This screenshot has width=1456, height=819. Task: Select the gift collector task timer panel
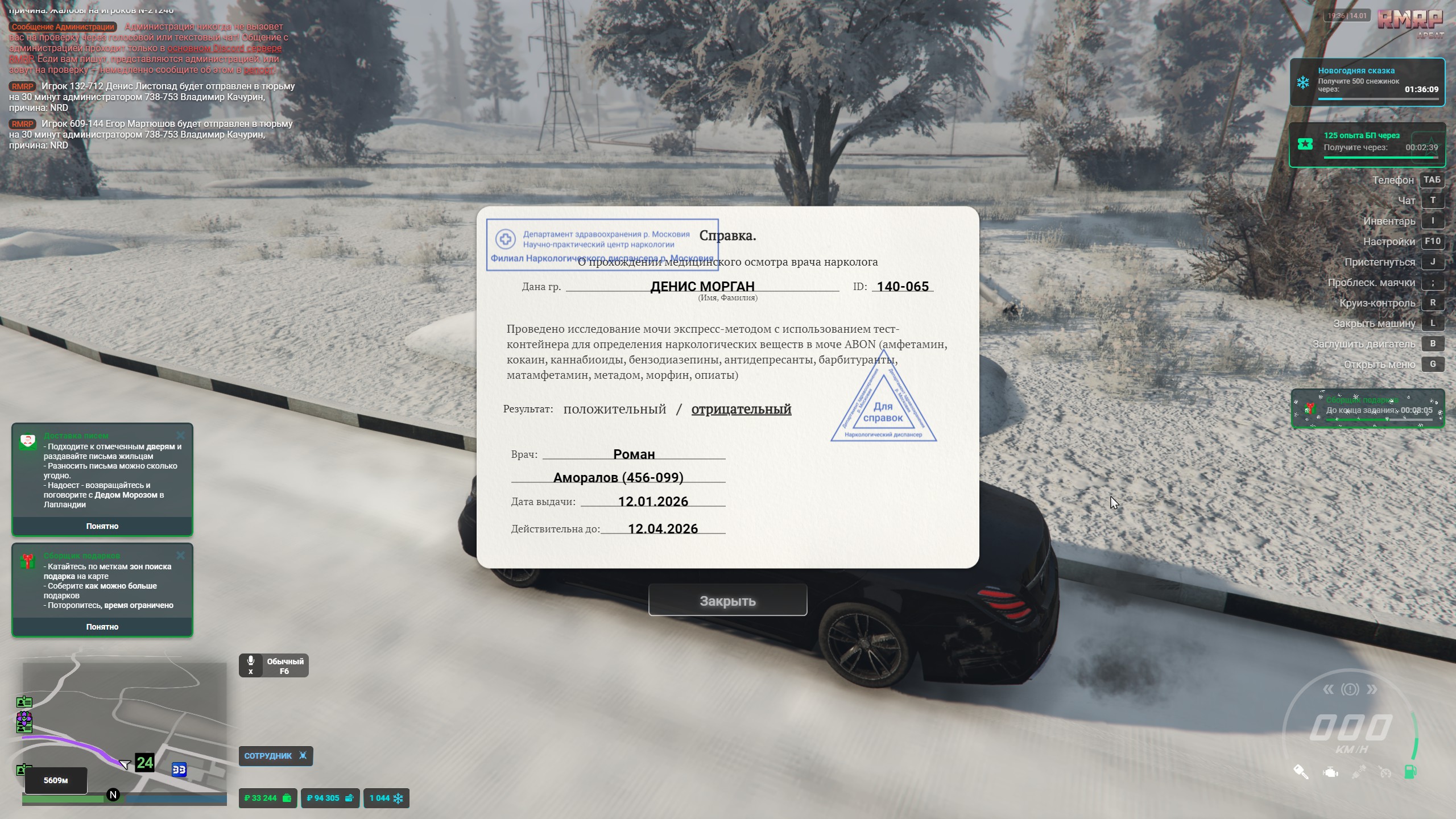(x=1367, y=408)
